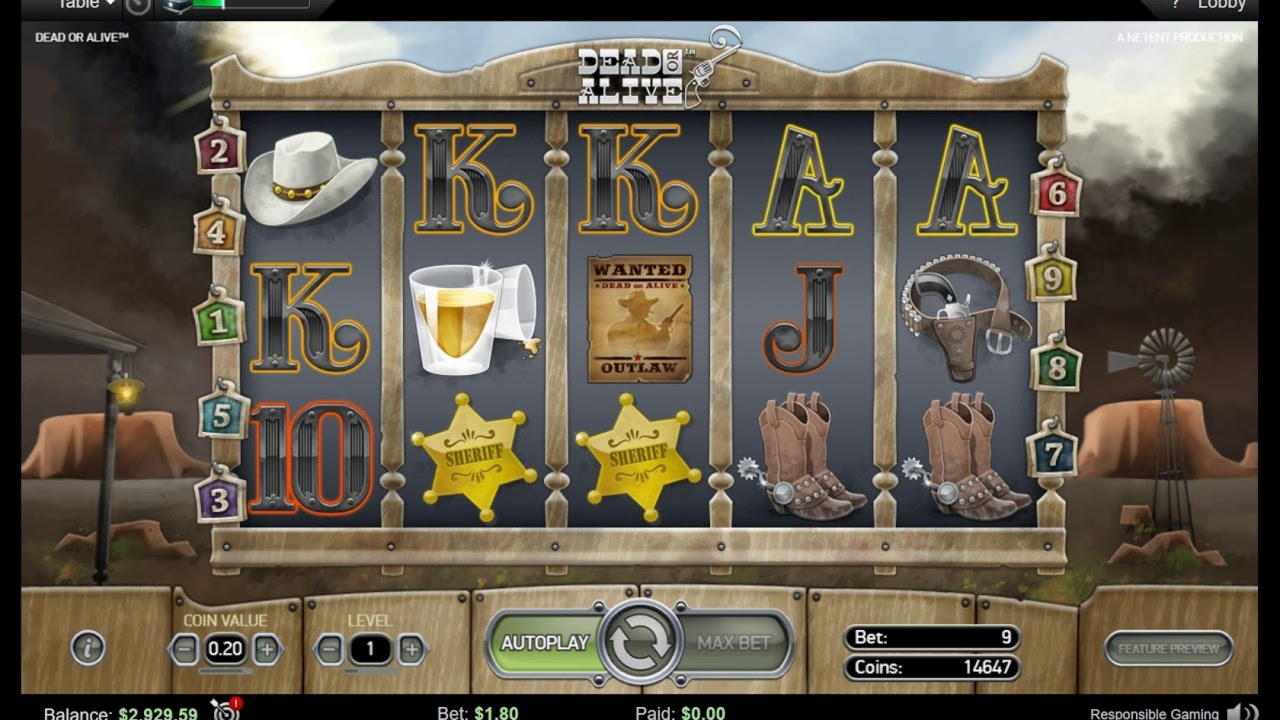This screenshot has height=720, width=1280.
Task: Open the Feature Preview
Action: coord(1168,648)
